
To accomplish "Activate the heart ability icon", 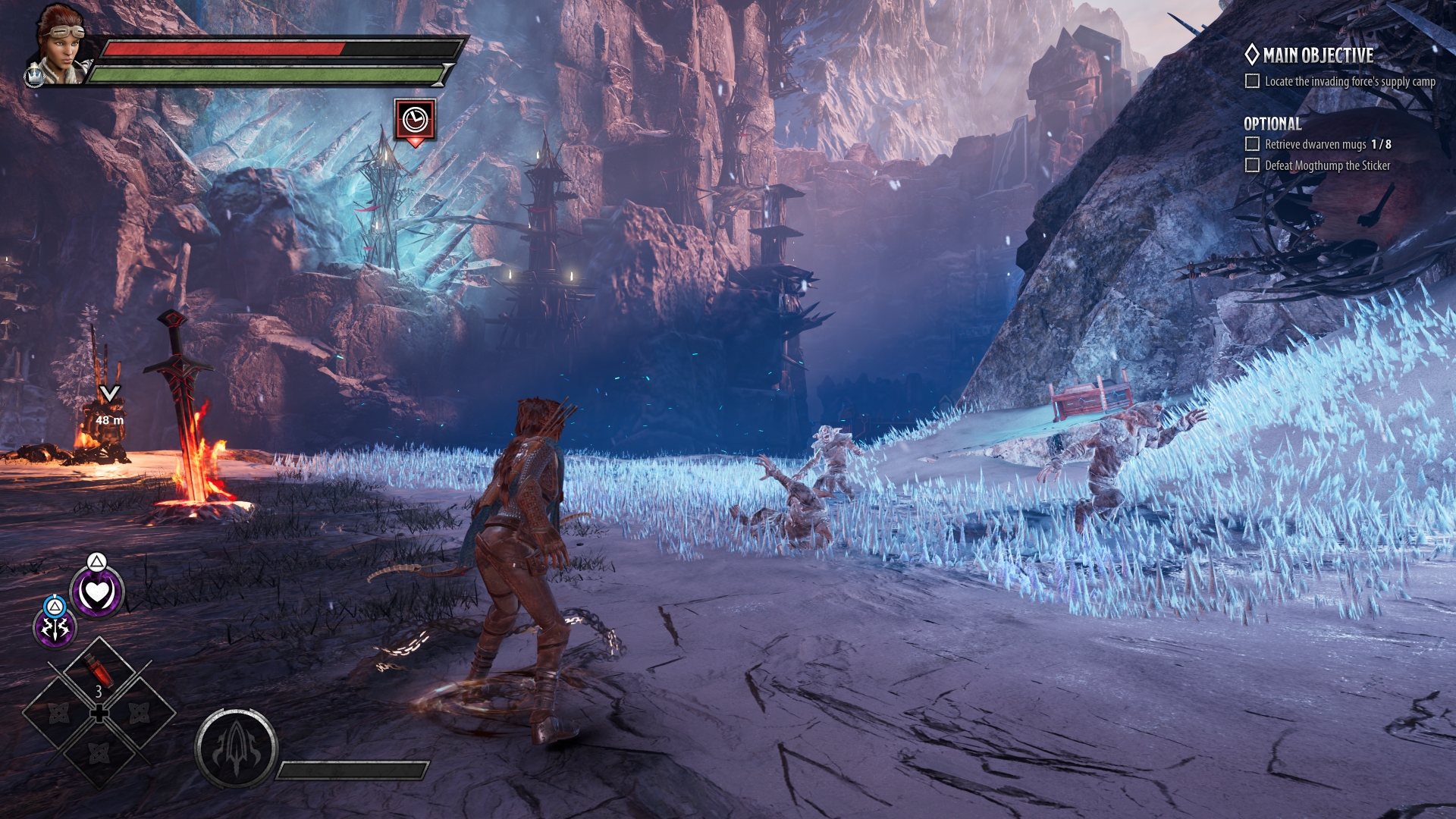I will click(x=97, y=592).
